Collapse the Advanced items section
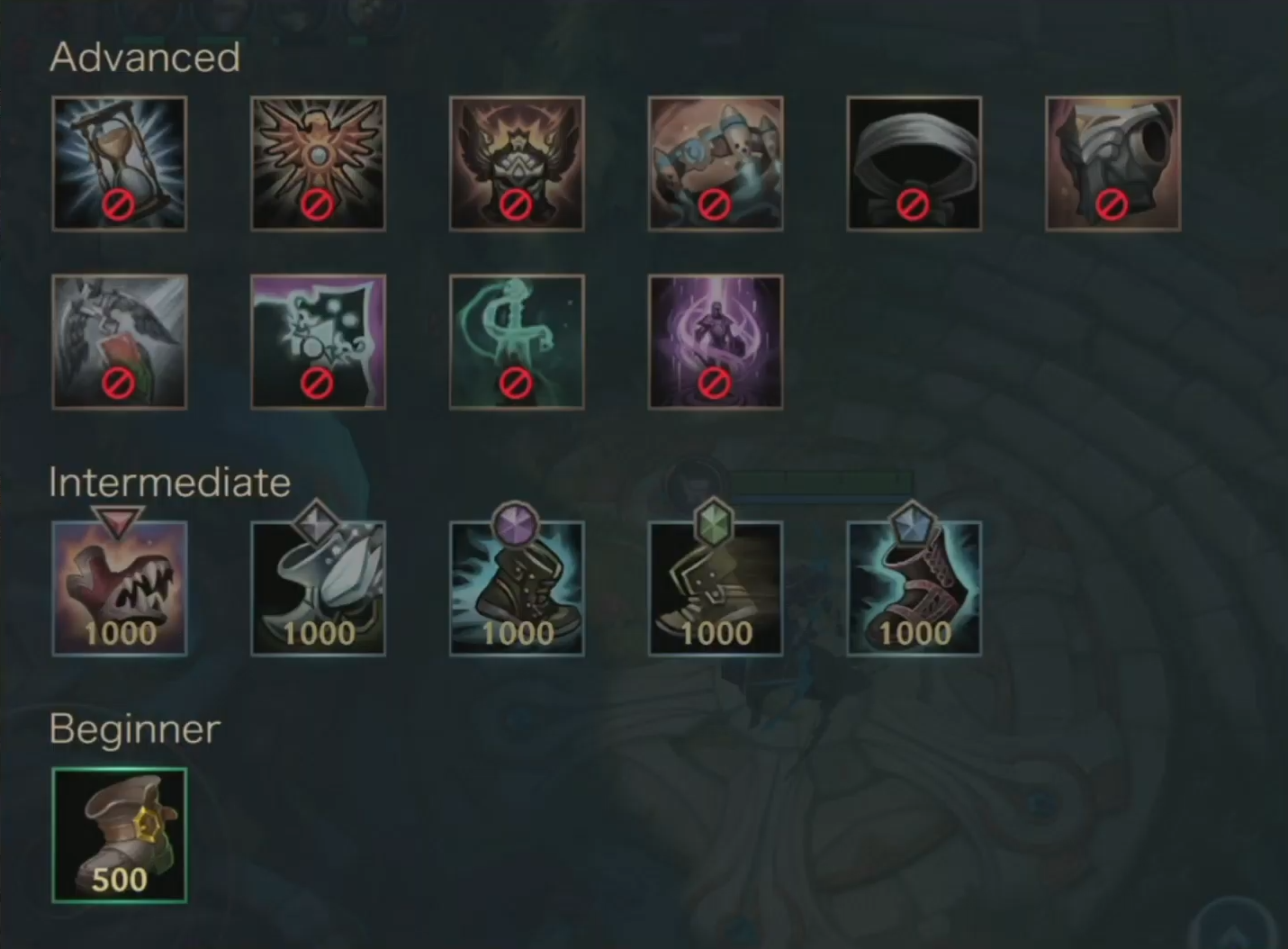This screenshot has height=949, width=1288. tap(144, 57)
